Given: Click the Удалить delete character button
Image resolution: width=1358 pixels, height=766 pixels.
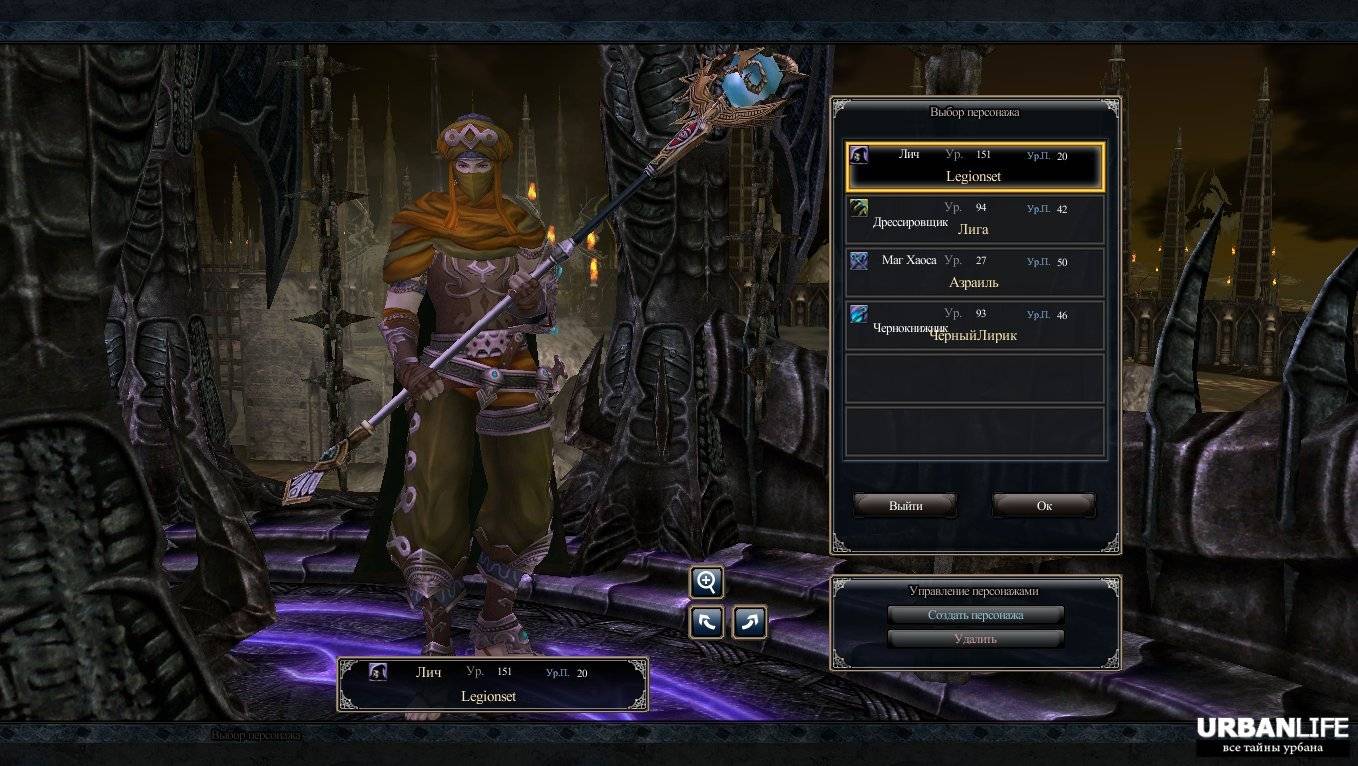Looking at the screenshot, I should (975, 639).
